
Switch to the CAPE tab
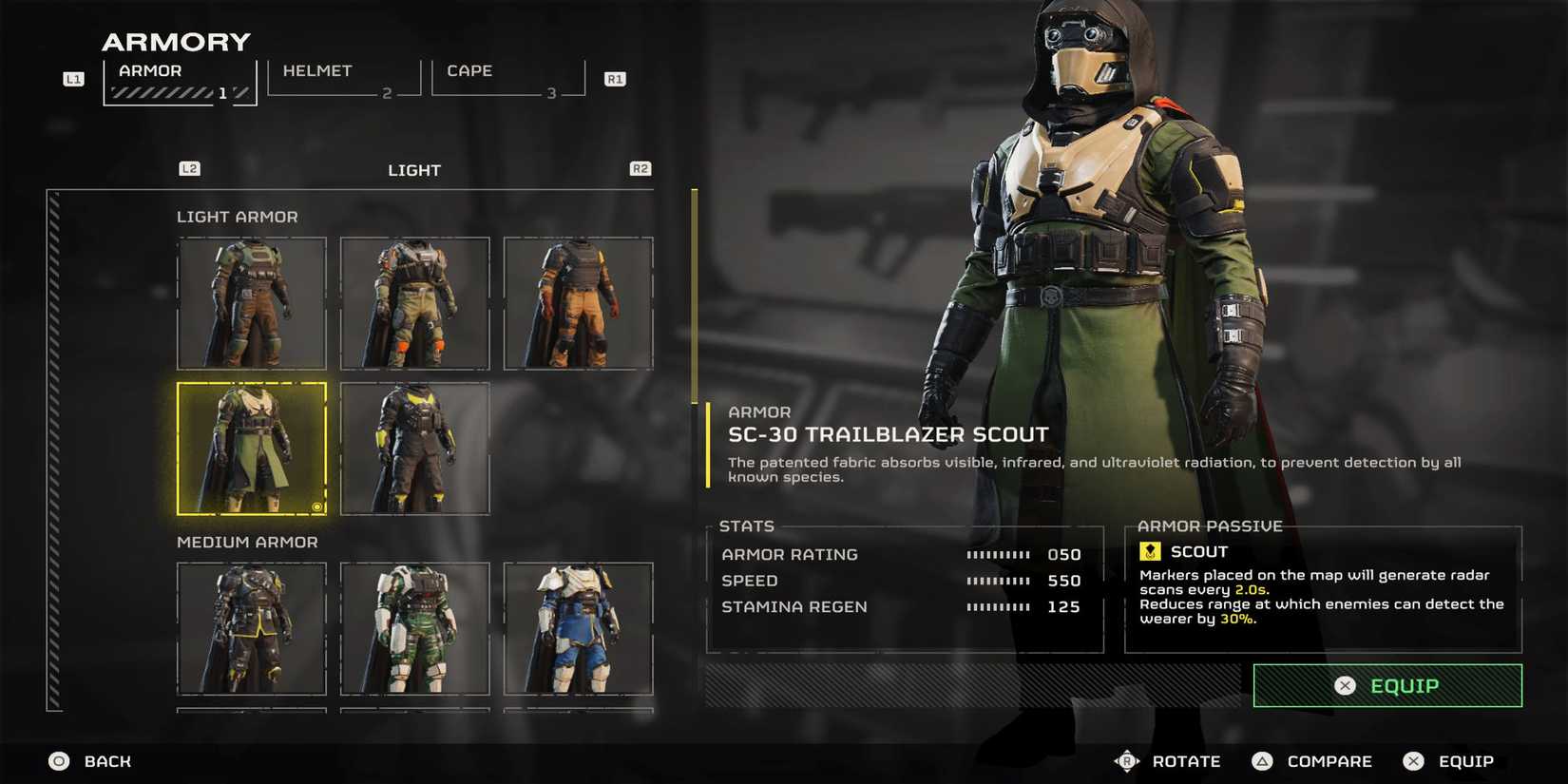click(x=467, y=70)
